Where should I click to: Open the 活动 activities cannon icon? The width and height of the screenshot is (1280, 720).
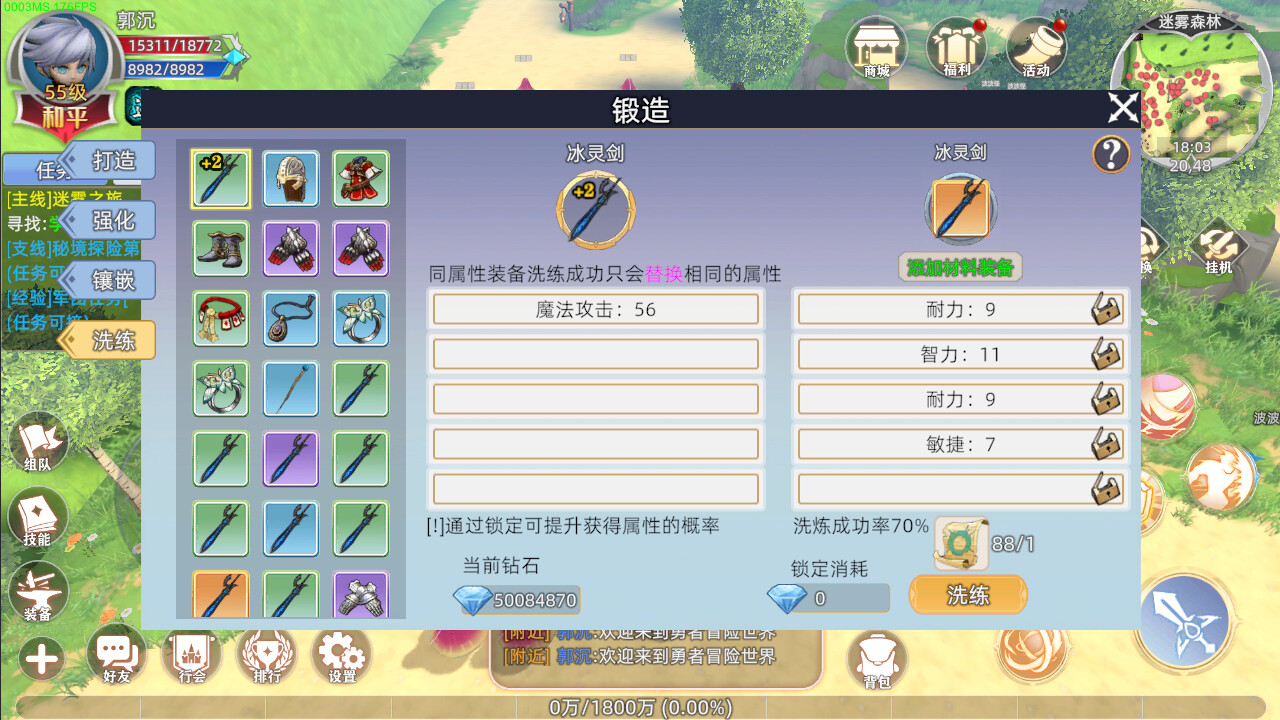(1038, 45)
